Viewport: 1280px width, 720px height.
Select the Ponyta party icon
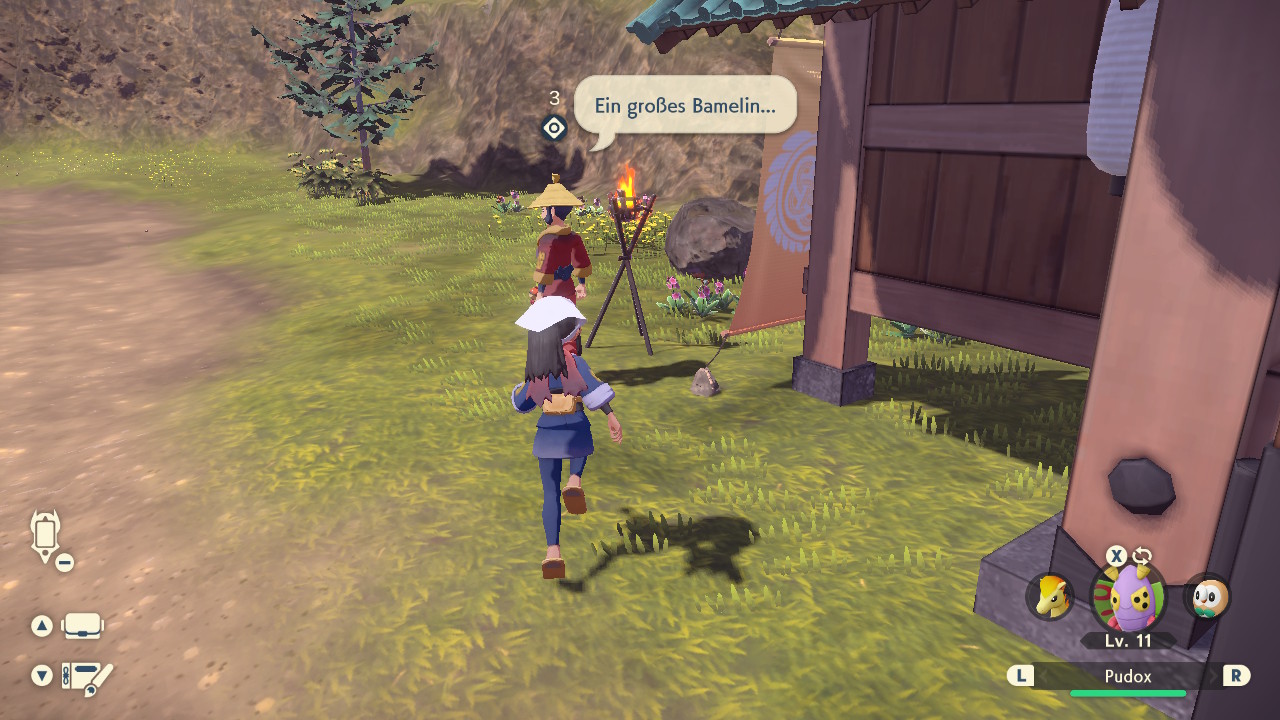coord(1050,597)
